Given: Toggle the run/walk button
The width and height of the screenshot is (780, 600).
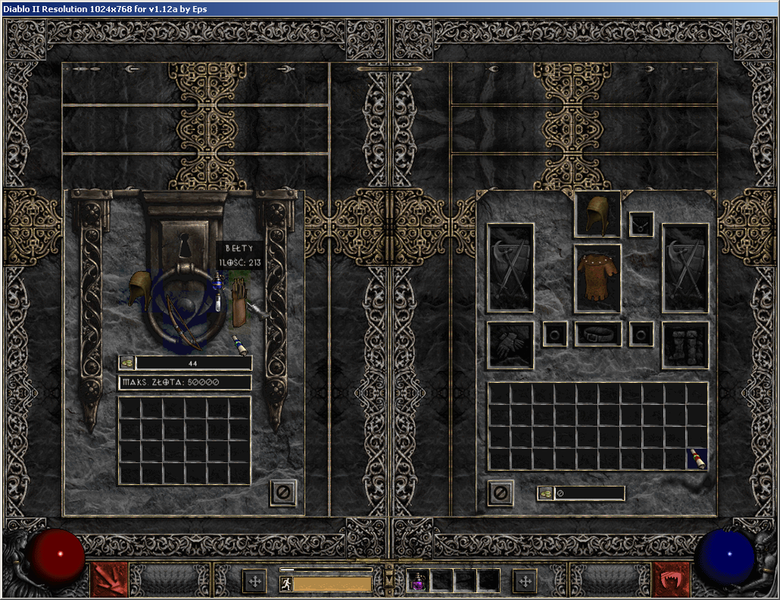Looking at the screenshot, I should (285, 580).
